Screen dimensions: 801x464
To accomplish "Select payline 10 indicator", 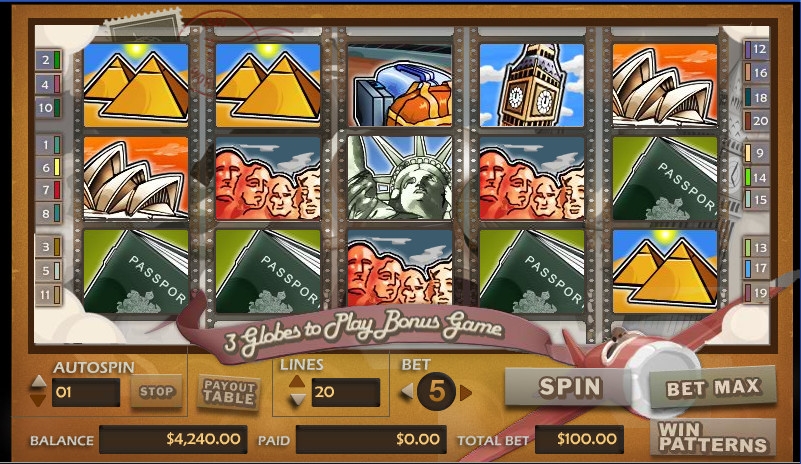I will 46,108.
